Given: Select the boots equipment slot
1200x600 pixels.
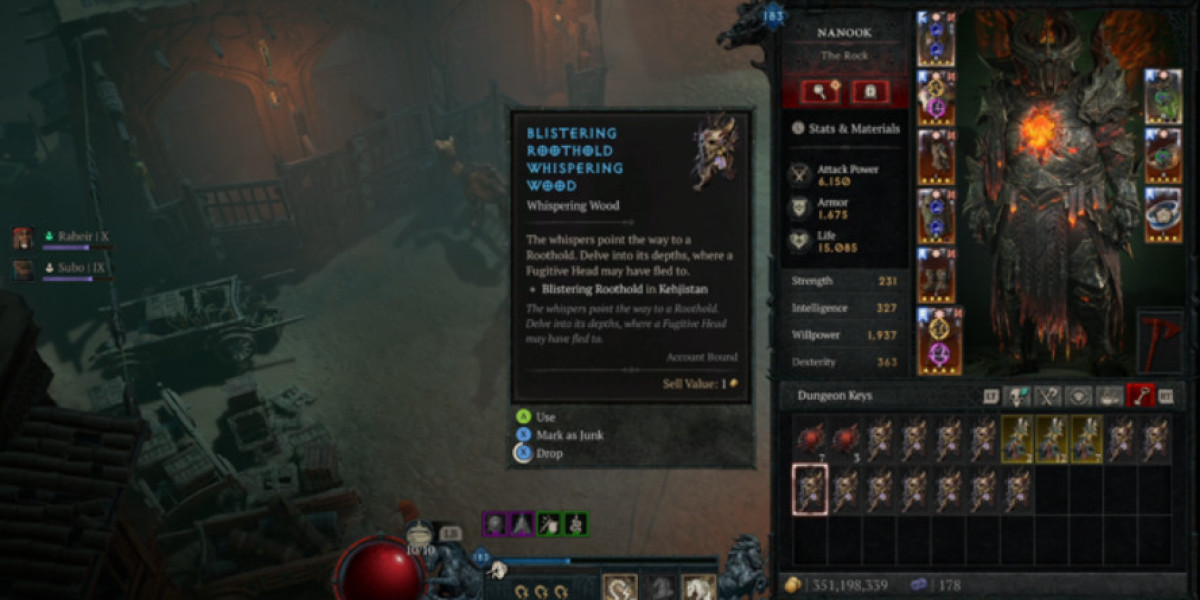Looking at the screenshot, I should pos(936,275).
